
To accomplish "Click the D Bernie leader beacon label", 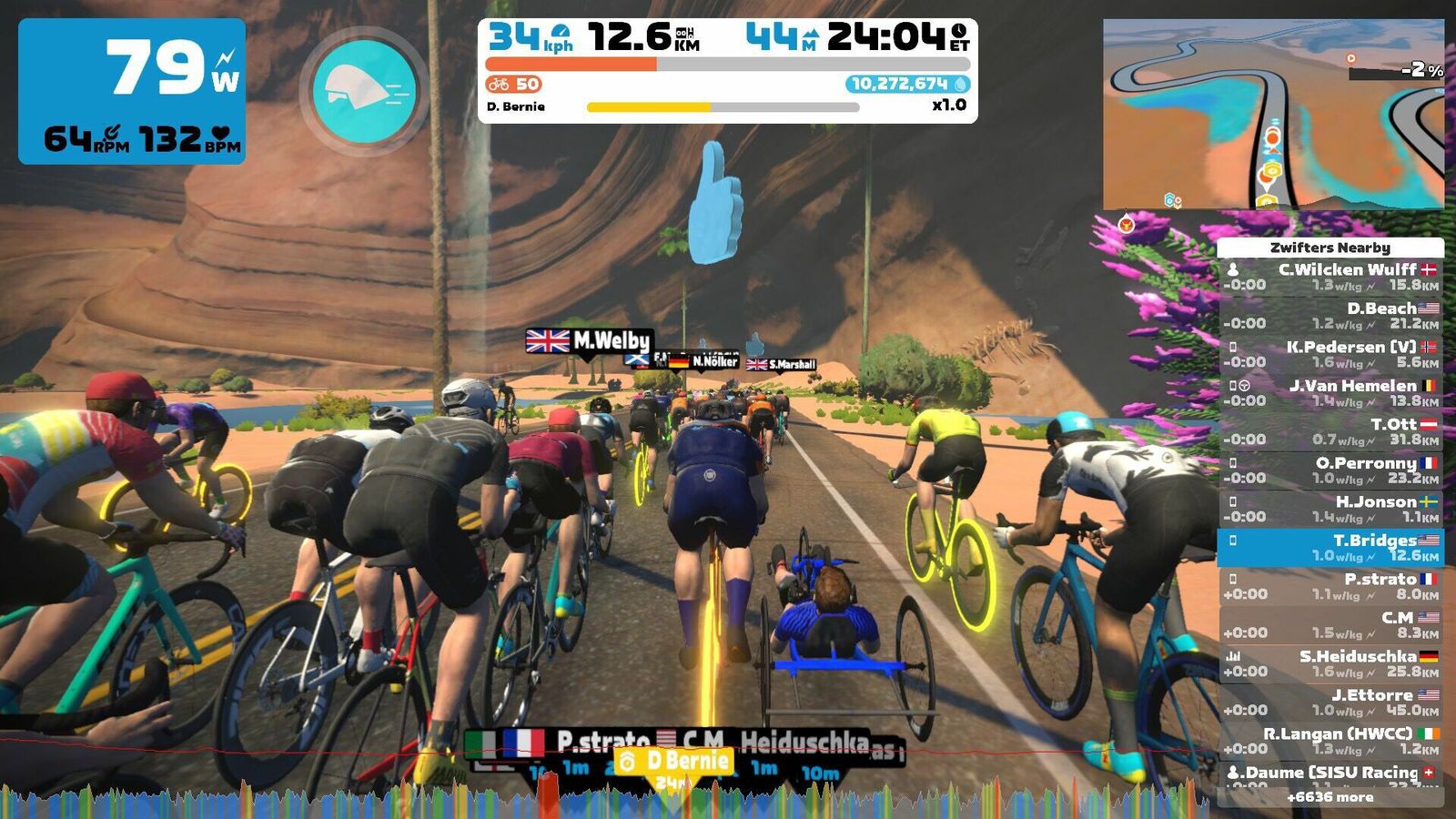I will 674,761.
